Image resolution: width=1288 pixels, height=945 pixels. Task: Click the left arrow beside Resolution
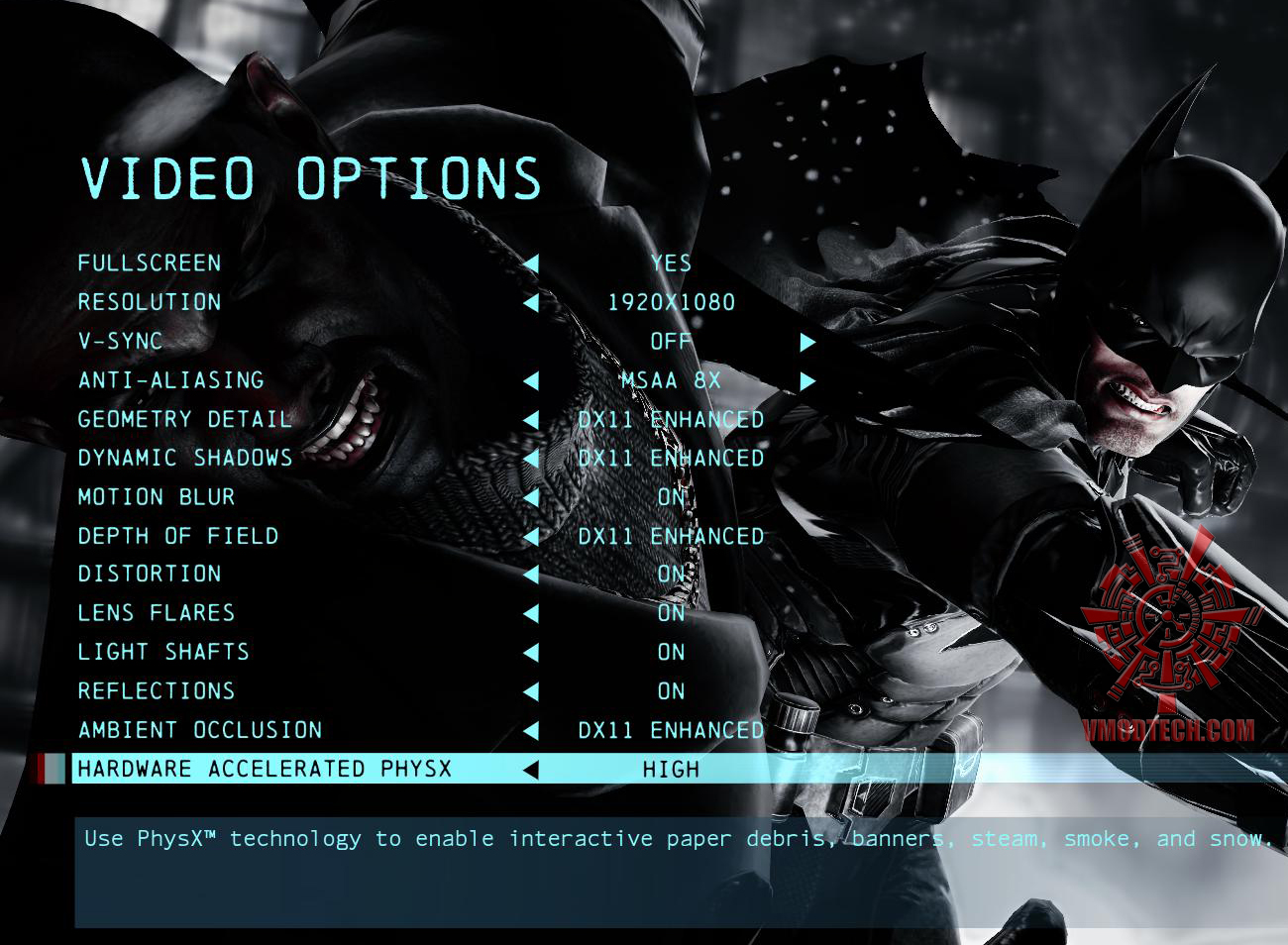[x=531, y=302]
